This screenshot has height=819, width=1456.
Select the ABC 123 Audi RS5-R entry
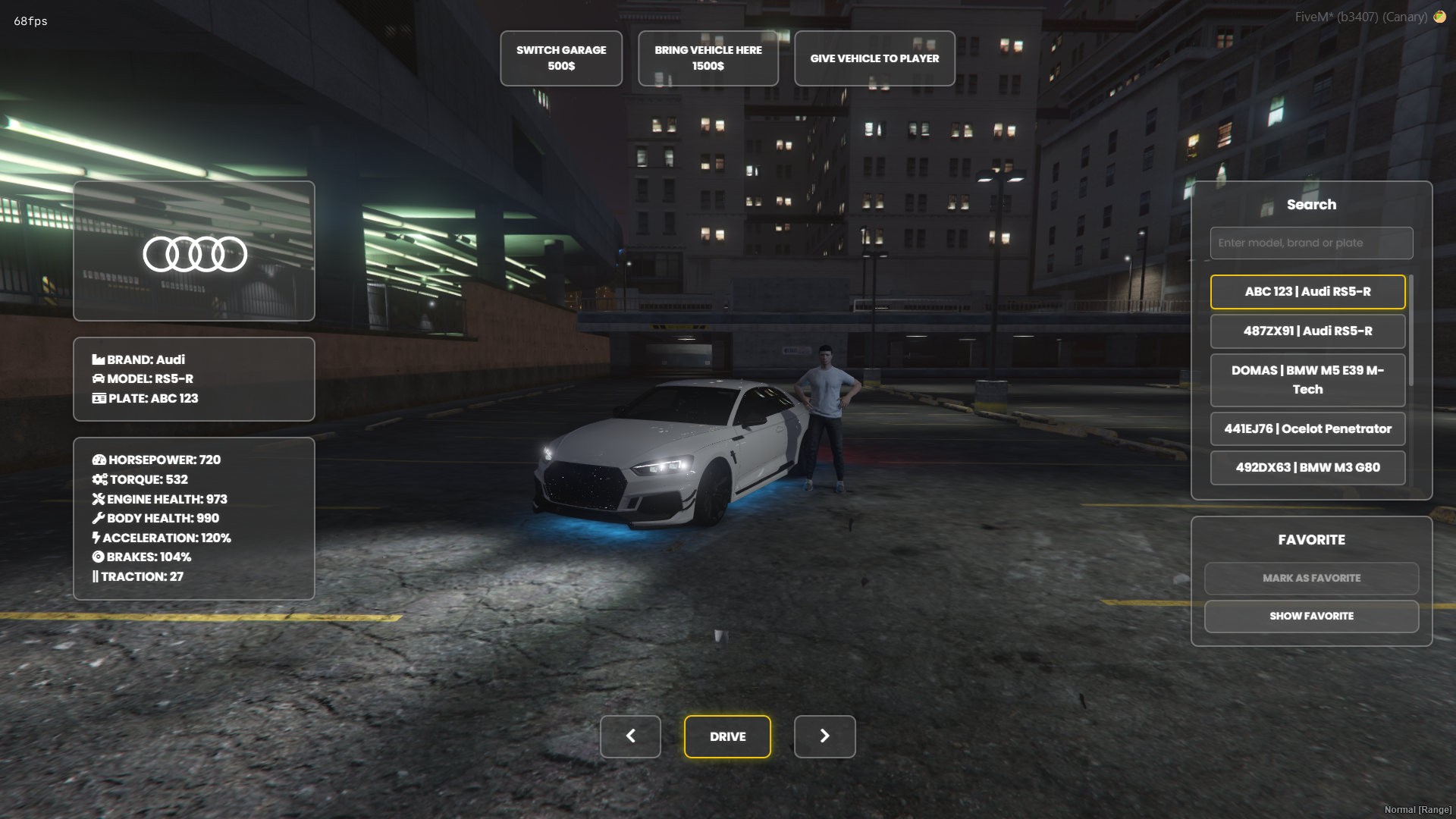point(1307,292)
